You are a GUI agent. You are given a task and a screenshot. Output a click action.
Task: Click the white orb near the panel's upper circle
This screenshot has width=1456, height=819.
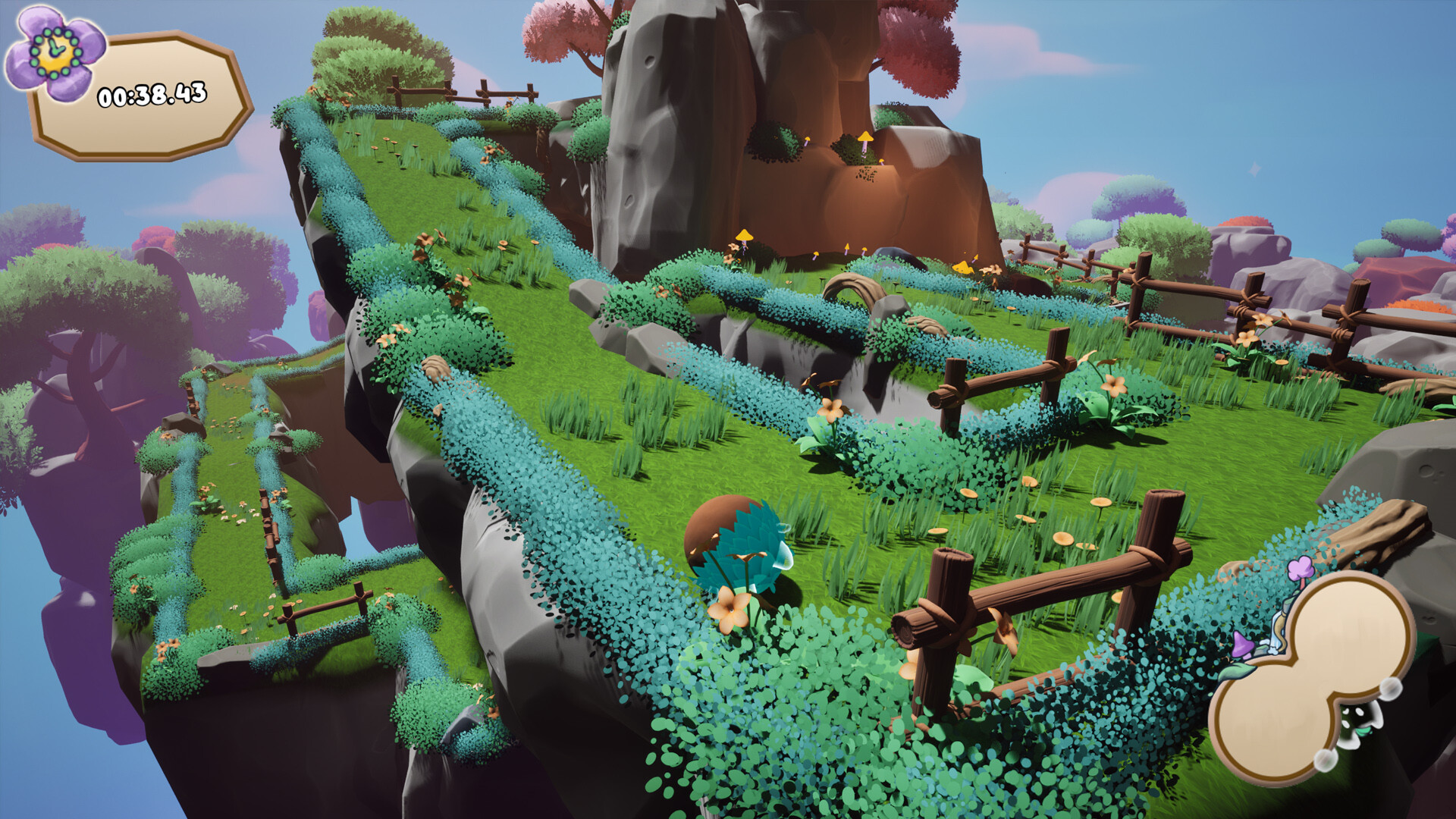tap(1389, 689)
